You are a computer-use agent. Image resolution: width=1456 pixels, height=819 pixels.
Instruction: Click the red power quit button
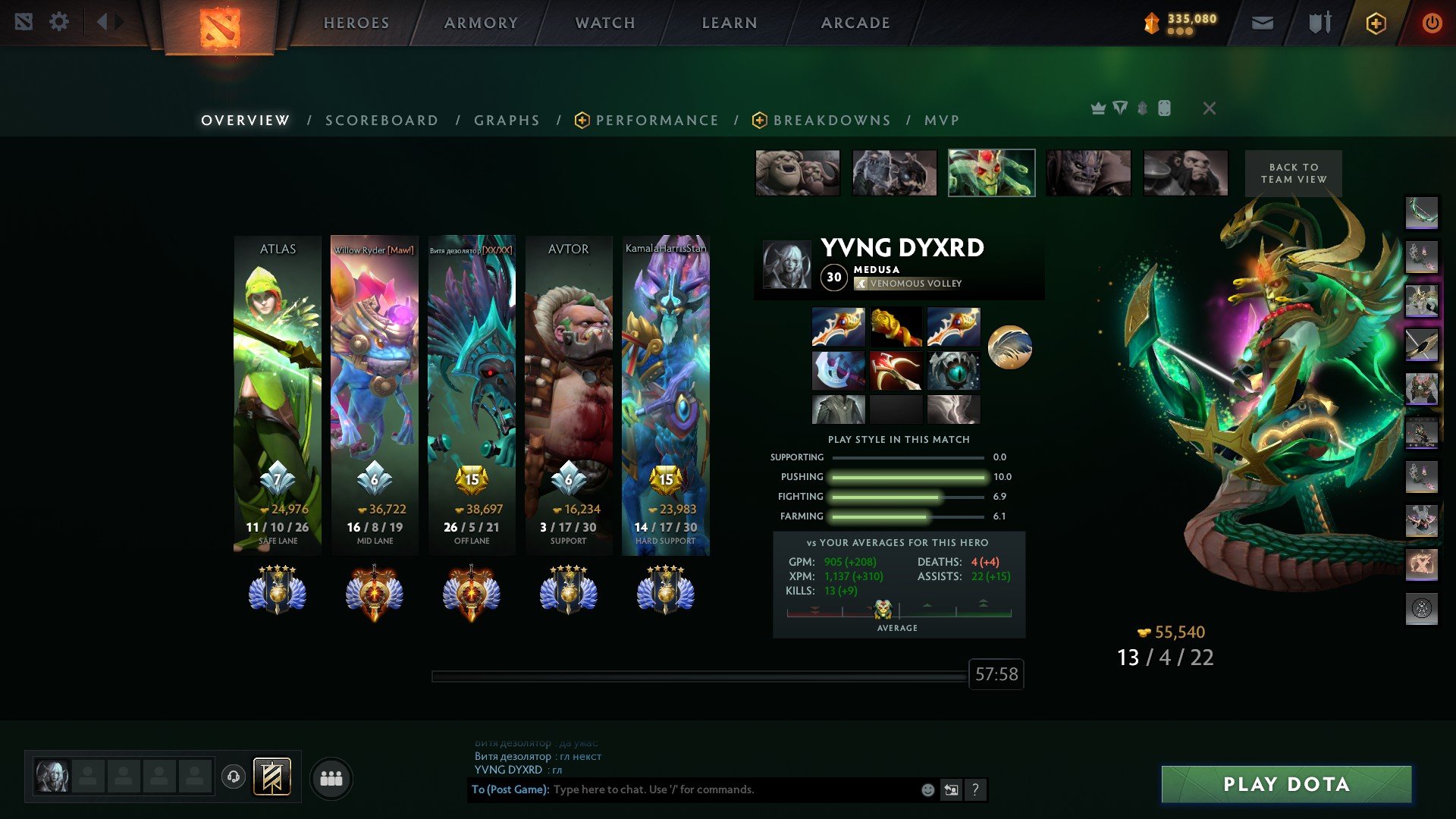tap(1432, 24)
